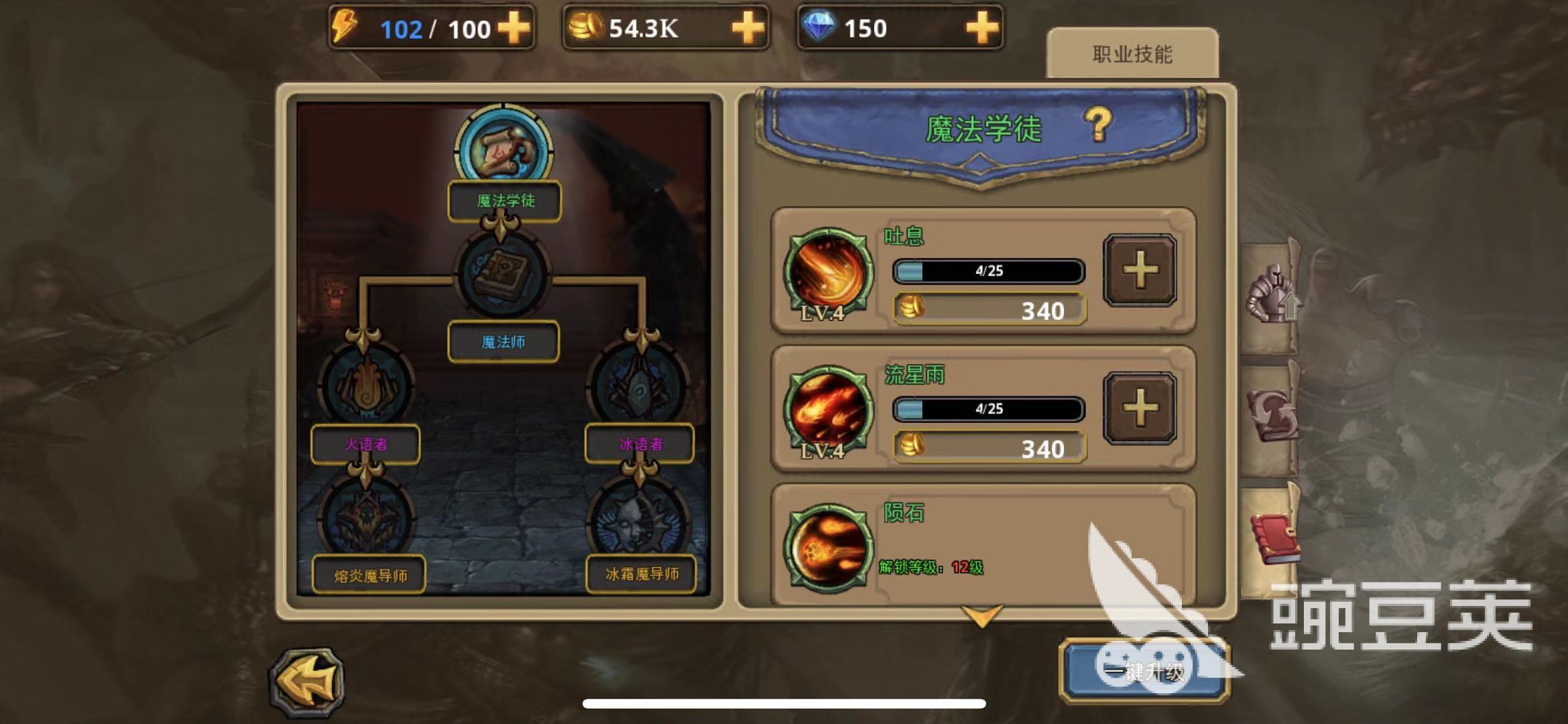Go back with the golden arrow button

pos(308,681)
